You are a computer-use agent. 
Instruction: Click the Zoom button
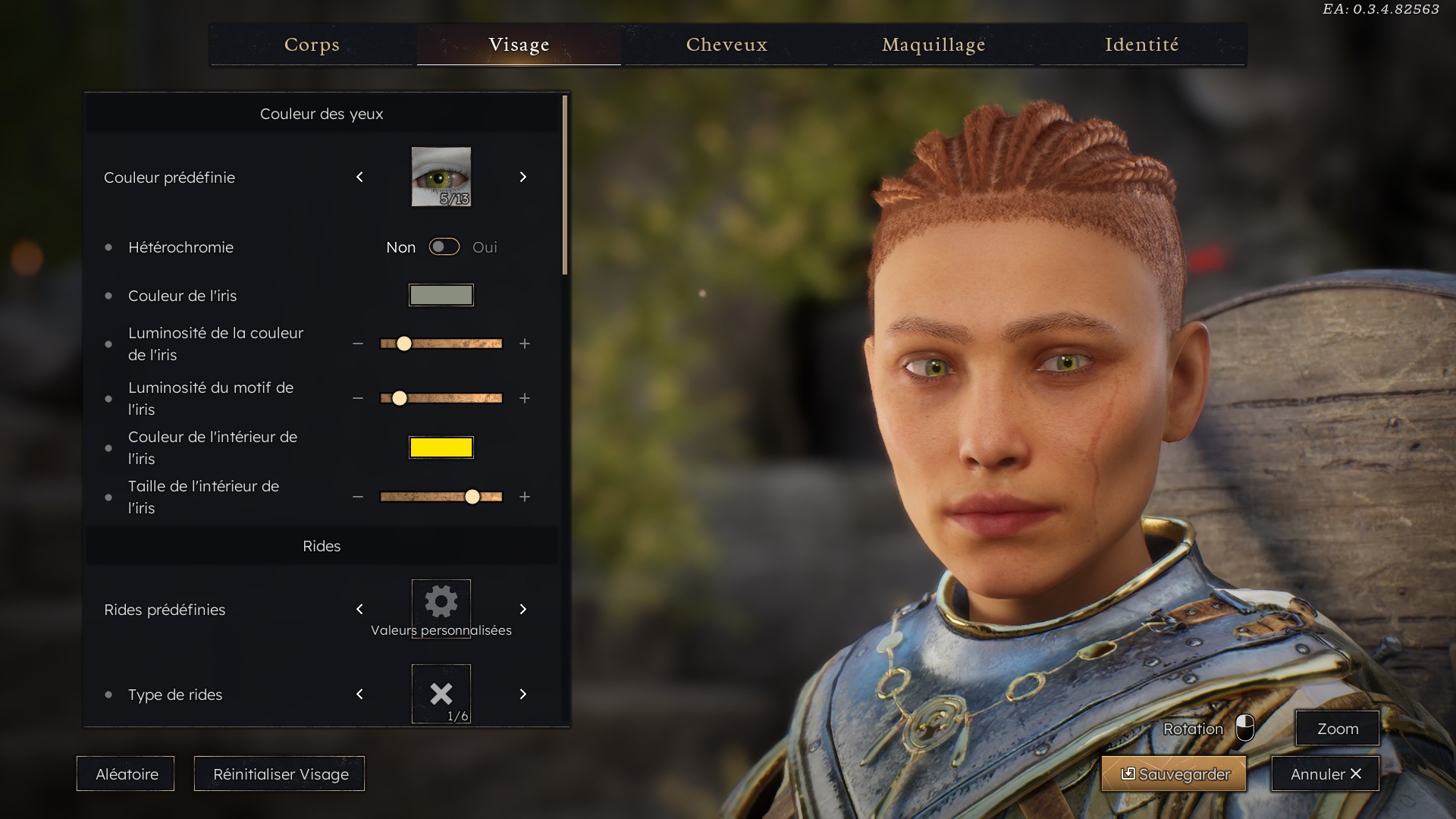pos(1337,729)
